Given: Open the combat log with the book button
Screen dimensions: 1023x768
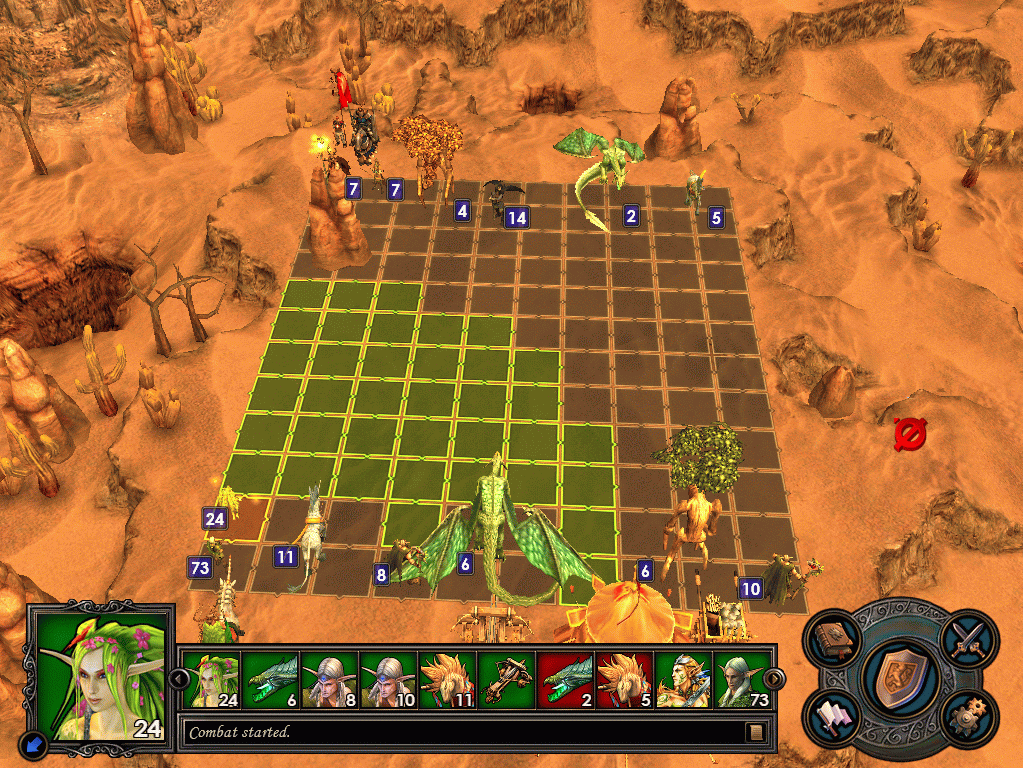Looking at the screenshot, I should tap(756, 732).
